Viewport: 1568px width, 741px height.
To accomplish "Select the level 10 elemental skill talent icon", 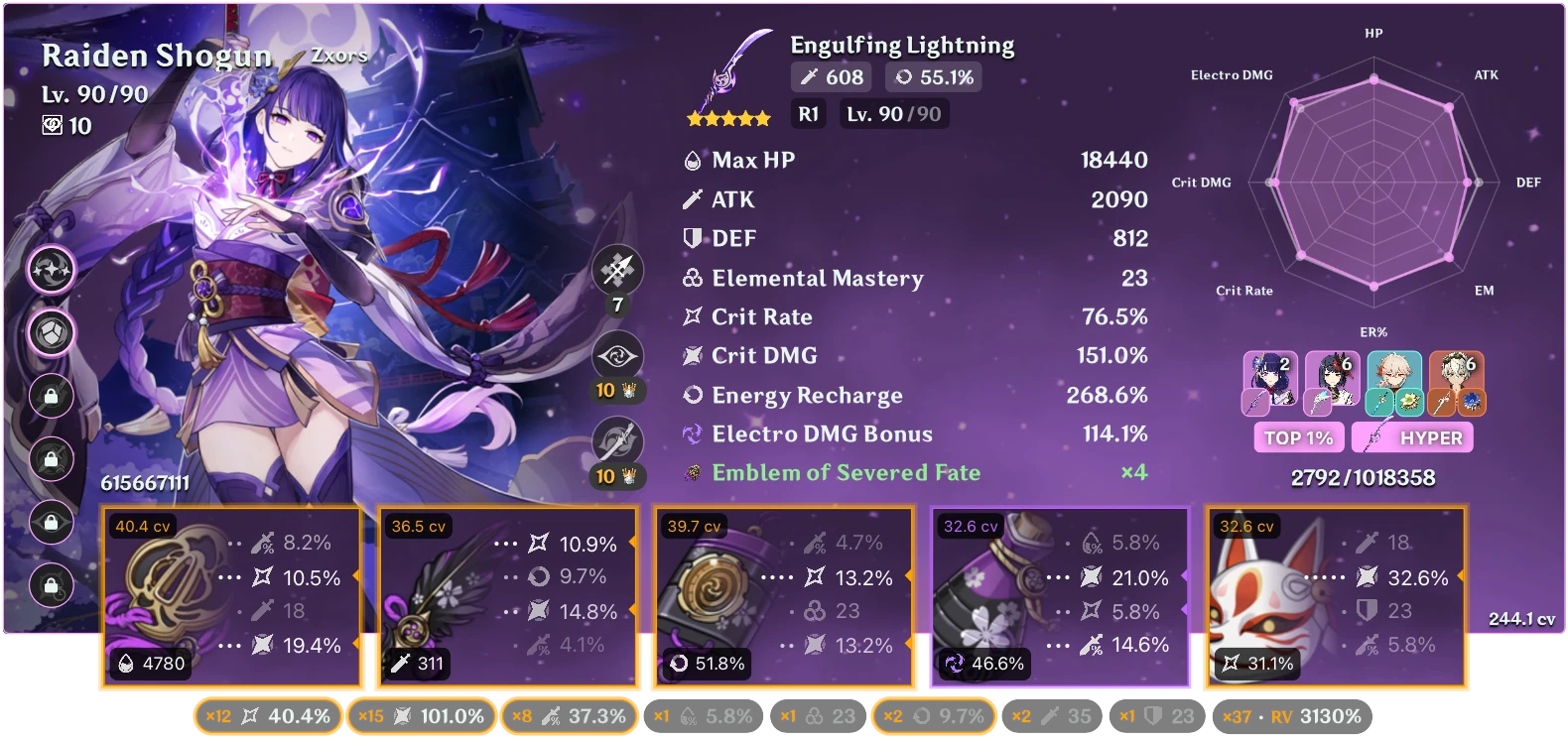I will click(x=617, y=355).
